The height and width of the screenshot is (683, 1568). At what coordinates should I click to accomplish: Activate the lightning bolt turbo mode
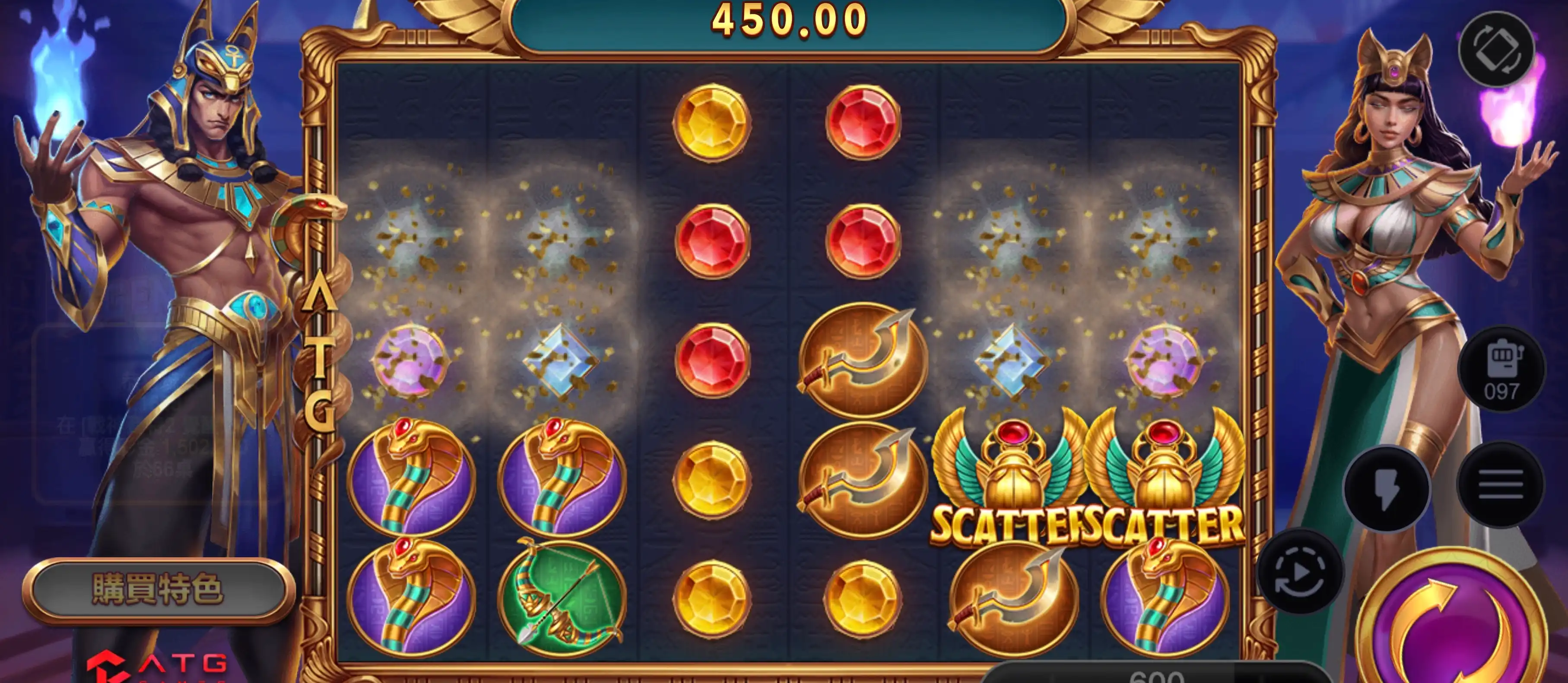coord(1387,488)
